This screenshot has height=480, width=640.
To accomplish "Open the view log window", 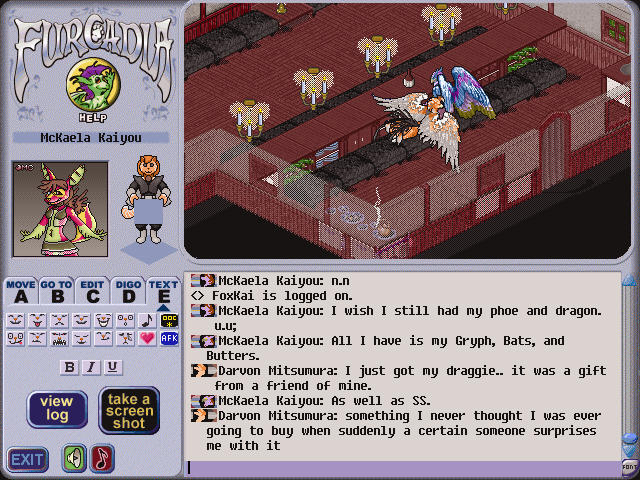I will point(57,409).
